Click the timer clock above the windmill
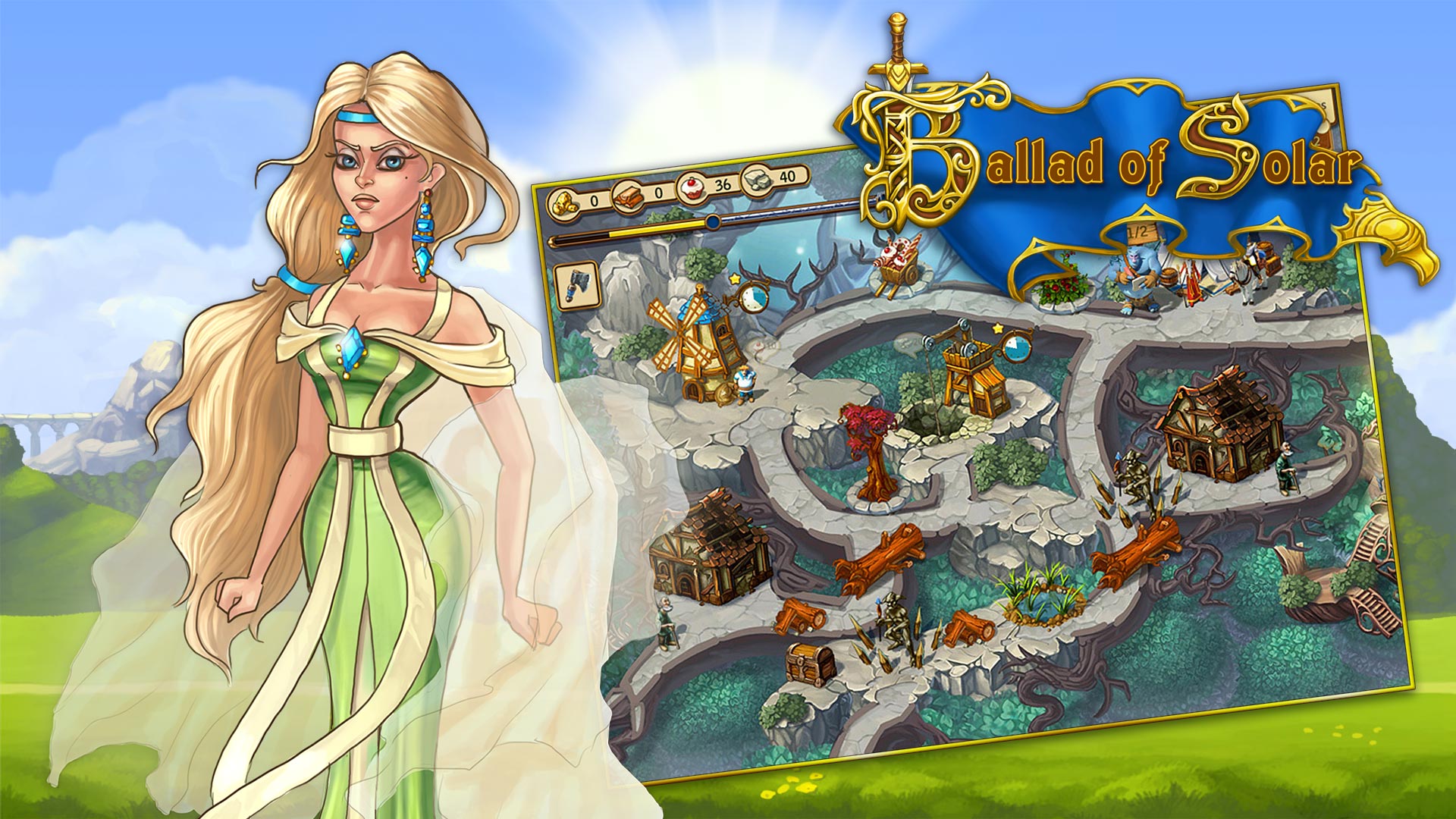The image size is (1456, 819). 755,300
